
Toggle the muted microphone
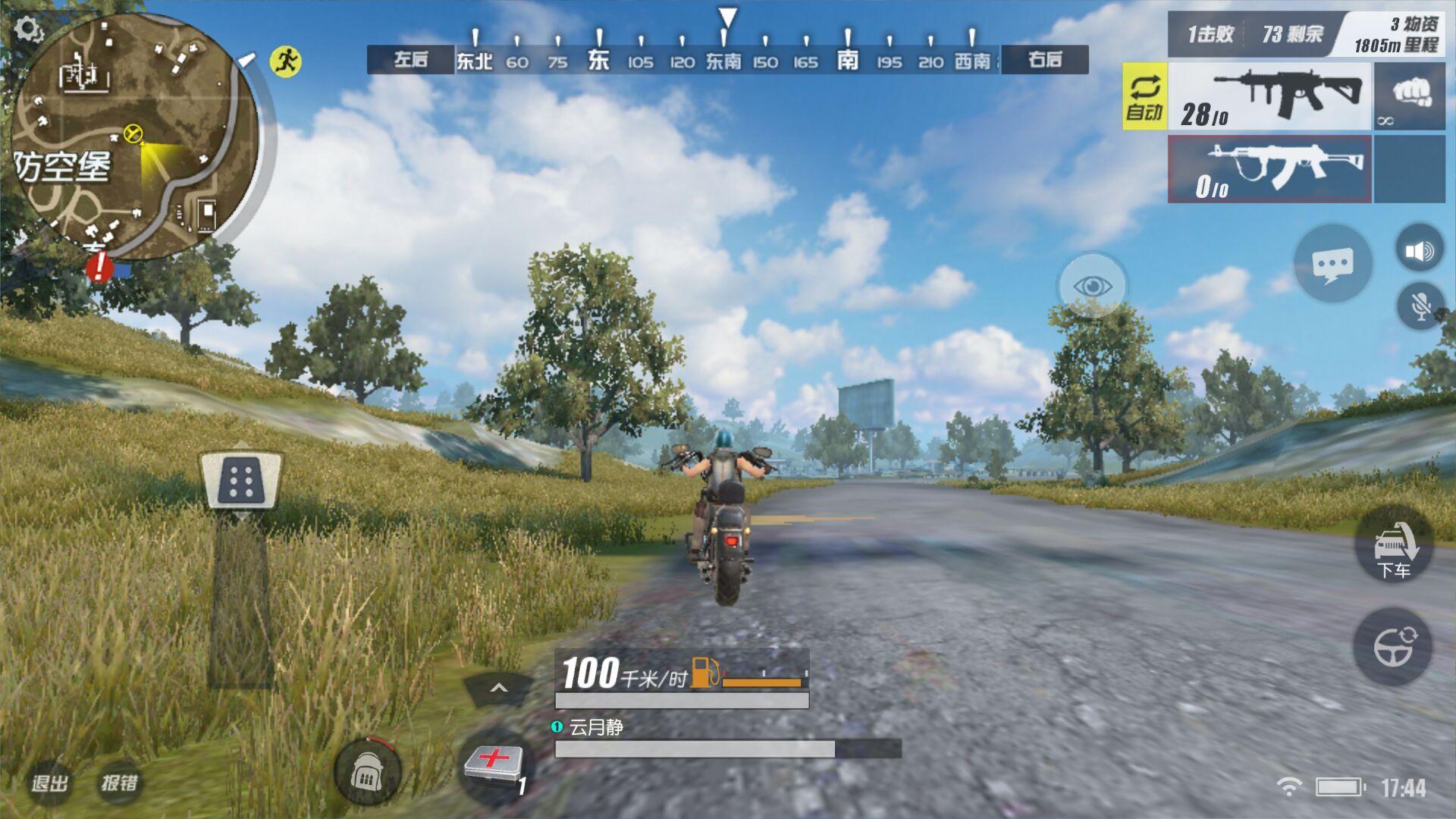tap(1420, 306)
